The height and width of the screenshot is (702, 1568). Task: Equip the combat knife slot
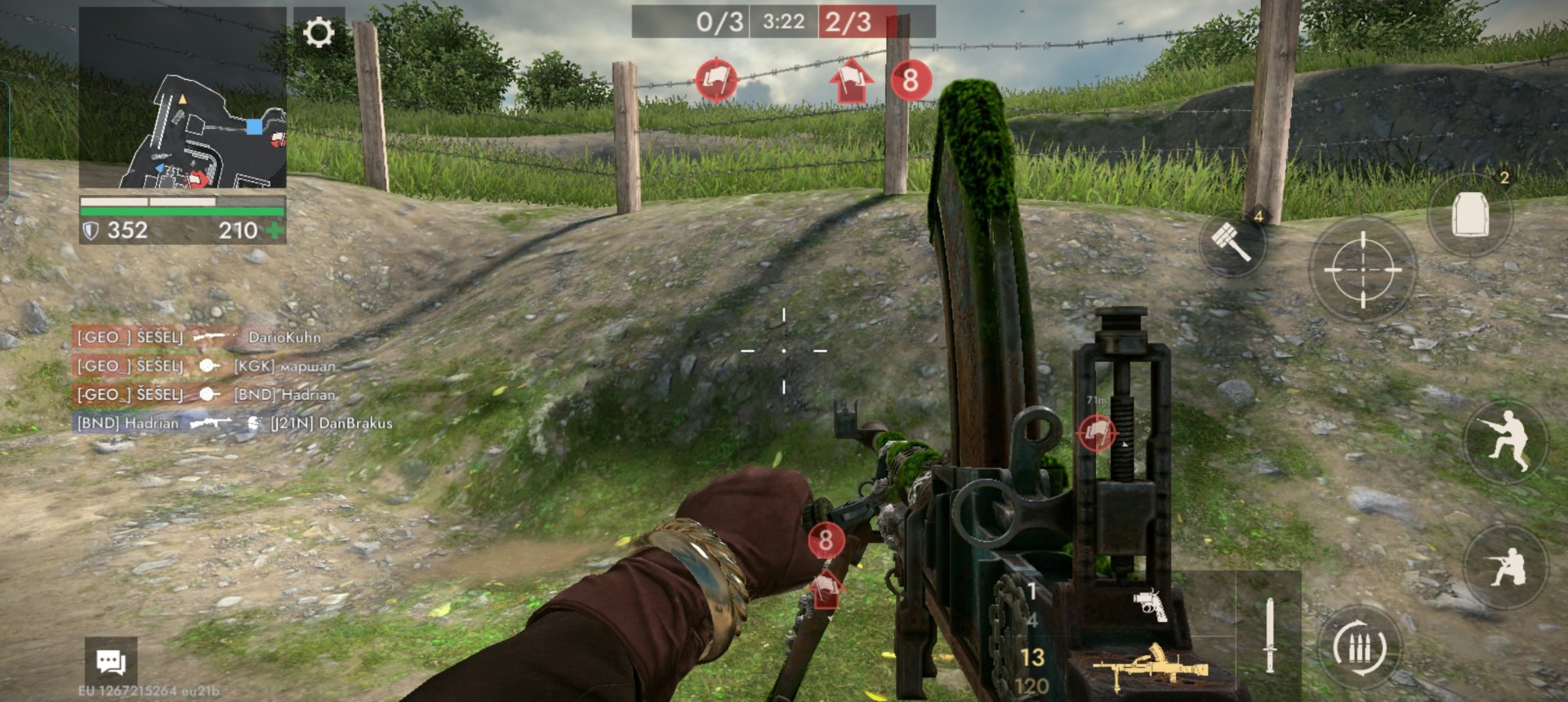[x=1269, y=635]
